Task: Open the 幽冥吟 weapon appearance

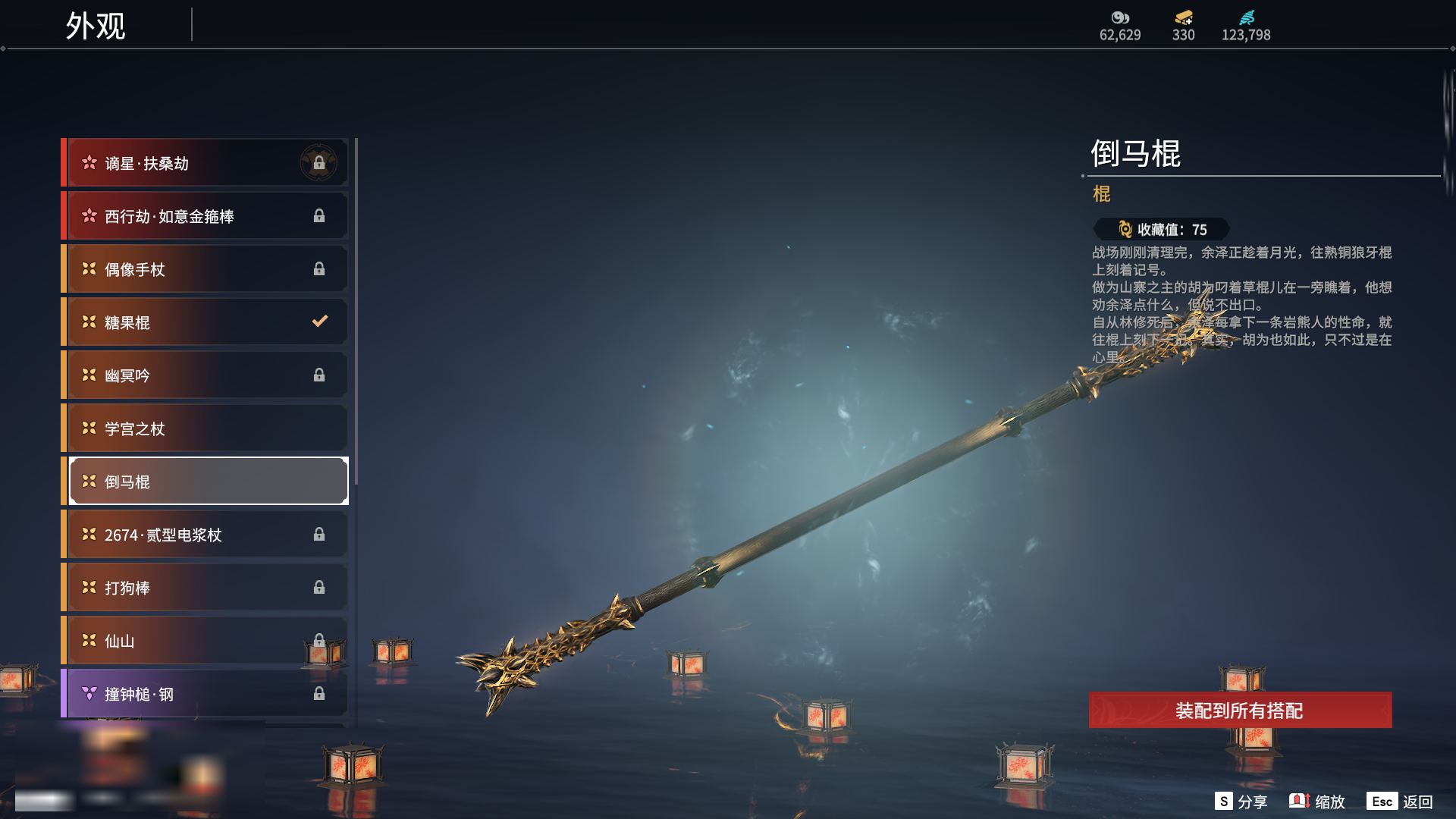Action: [206, 375]
